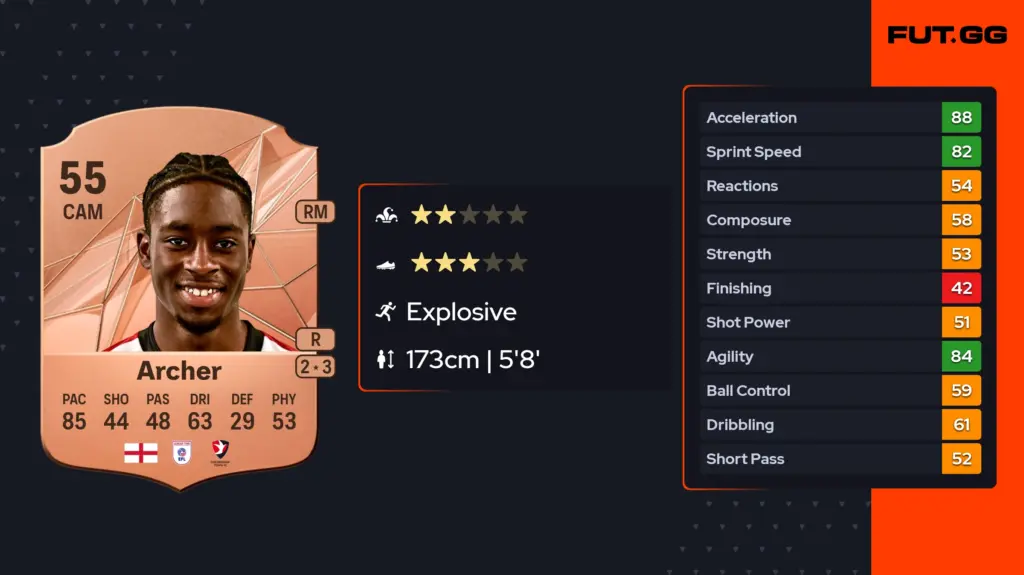Click the Agility stat row
The image size is (1024, 575).
point(840,357)
